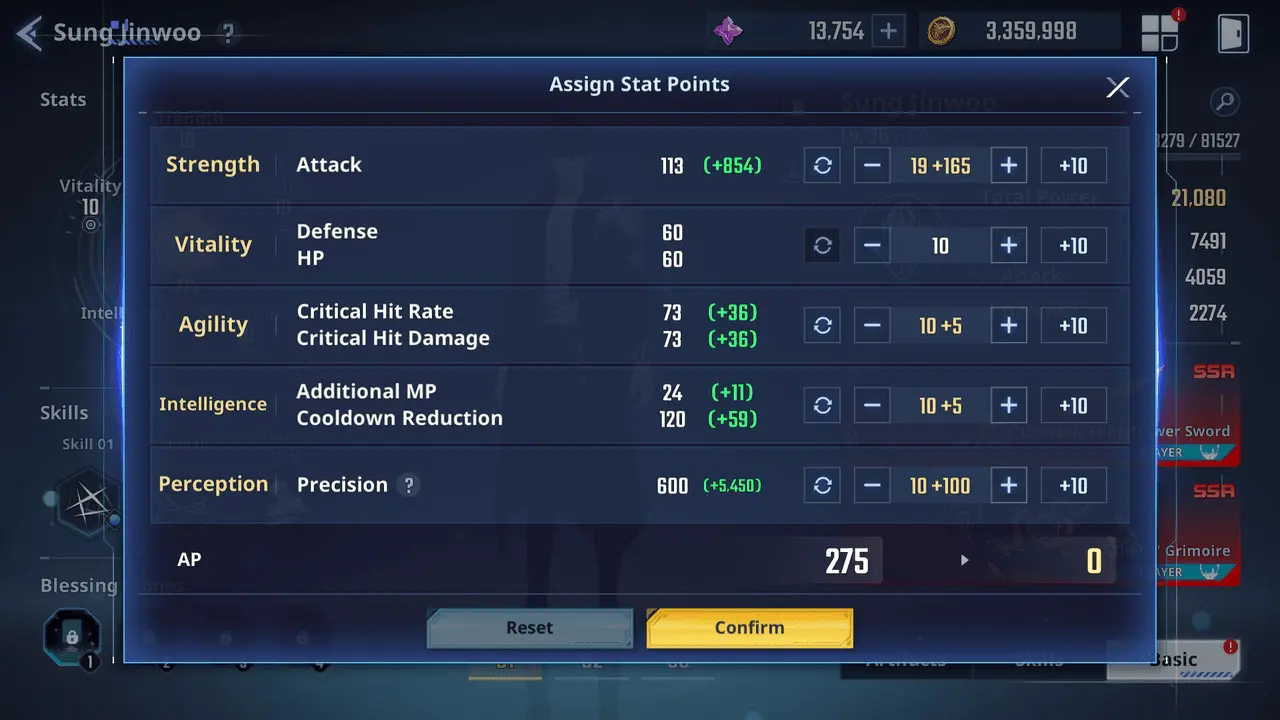Decrease Strength by one point

872,166
